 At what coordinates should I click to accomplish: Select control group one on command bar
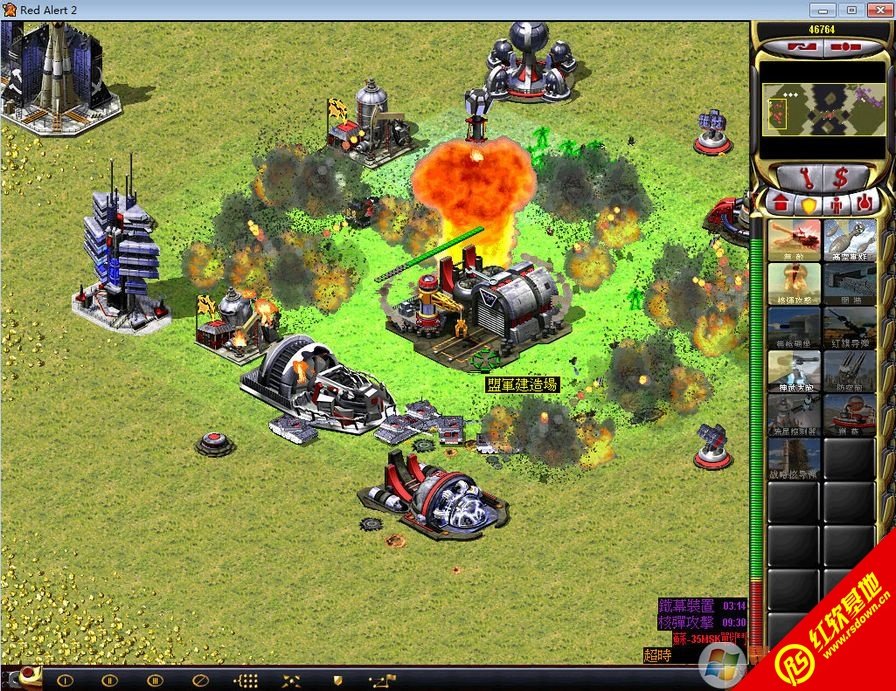[x=66, y=681]
